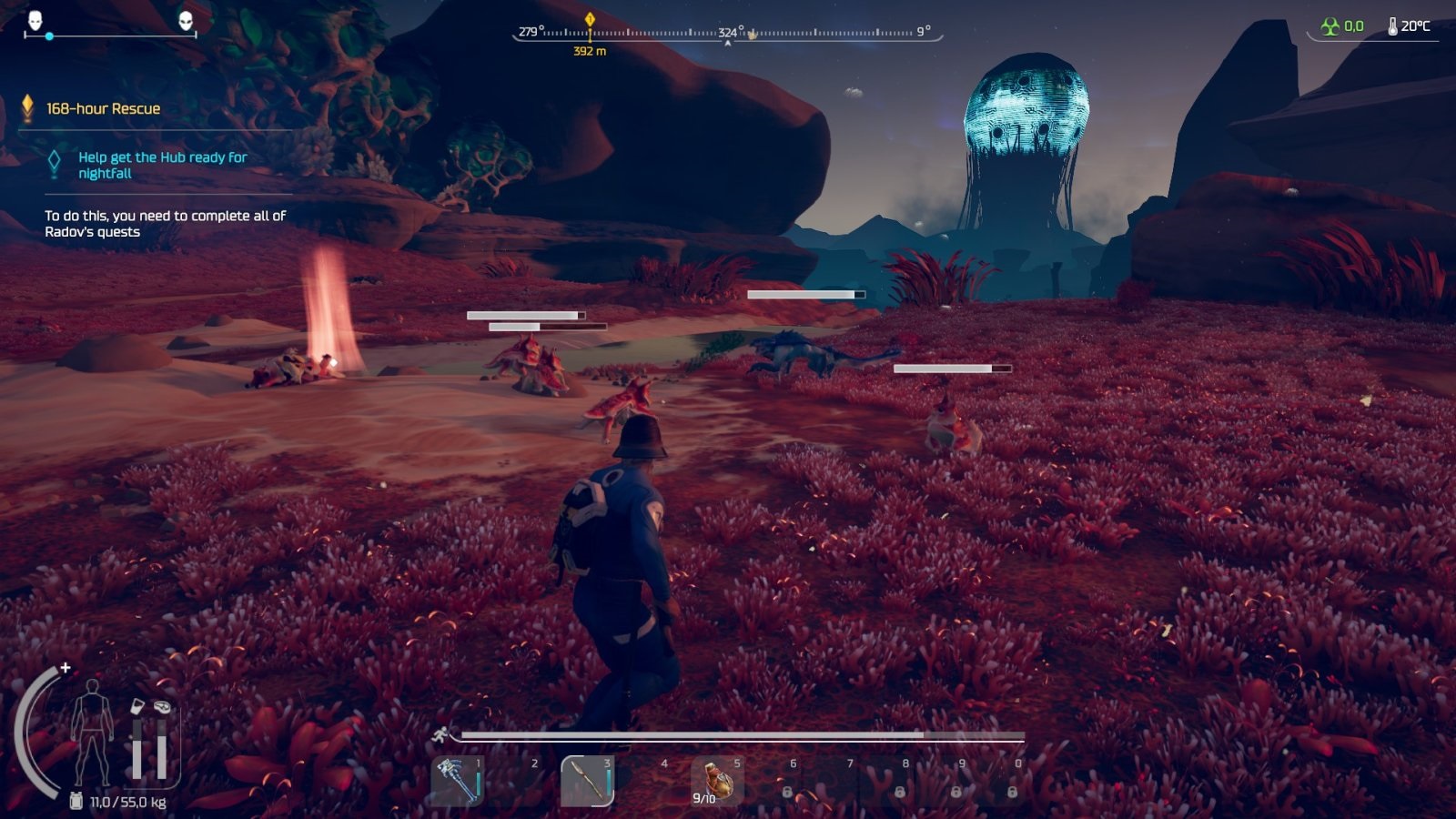Click the drinking glass thirst icon

(137, 706)
